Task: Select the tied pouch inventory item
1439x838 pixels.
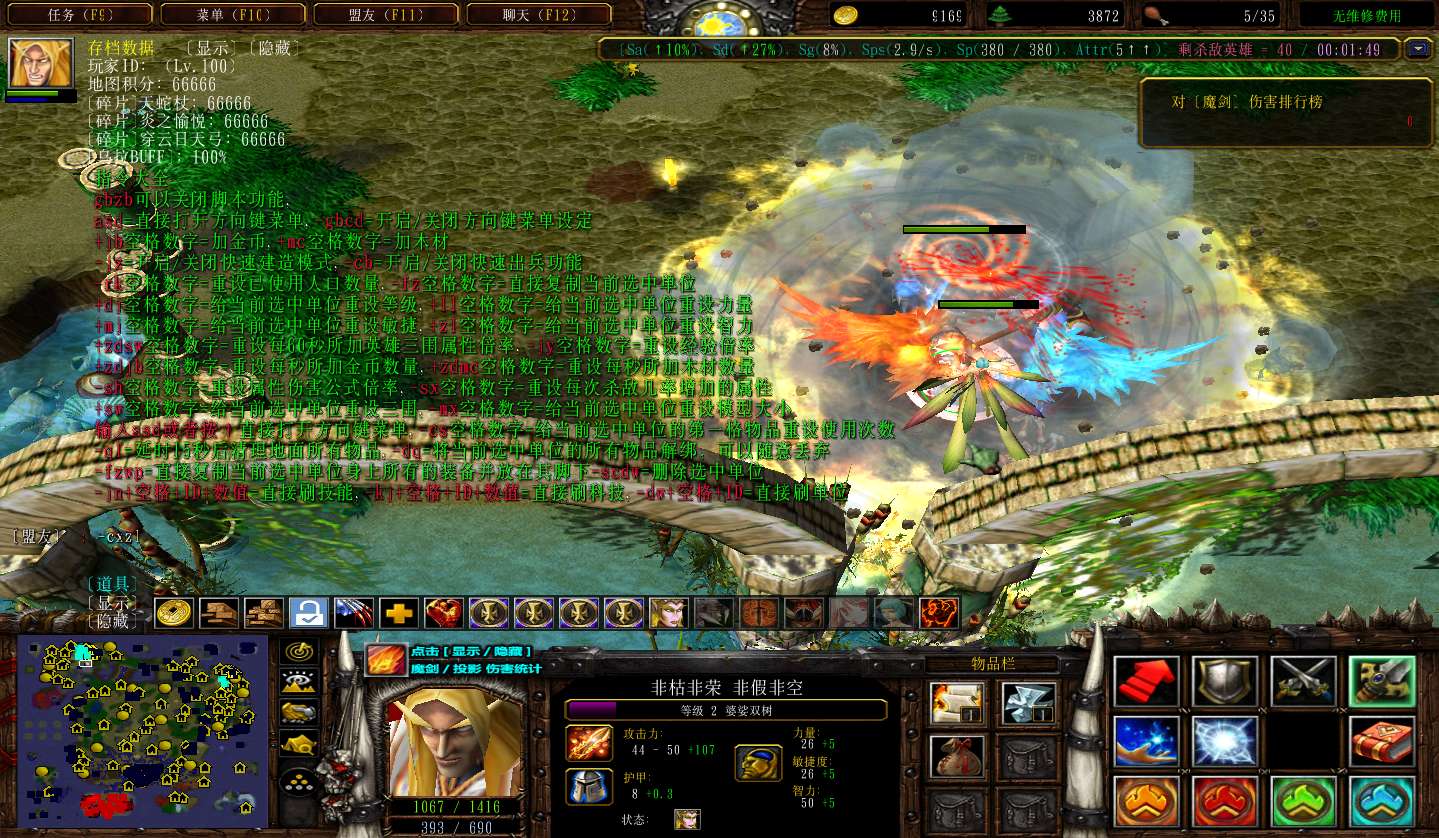Action: pos(956,757)
